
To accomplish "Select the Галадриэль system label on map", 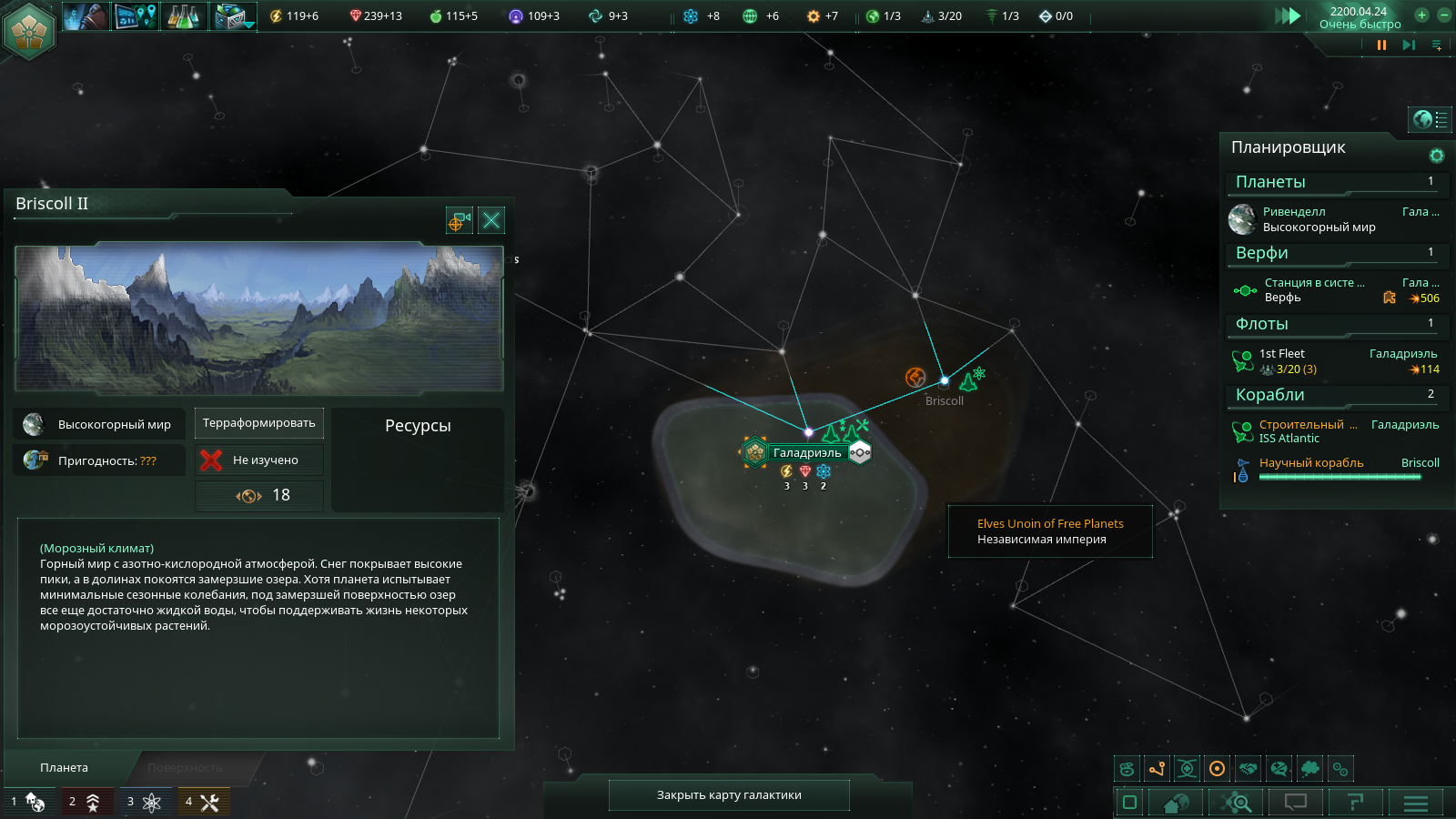I will pyautogui.click(x=806, y=452).
